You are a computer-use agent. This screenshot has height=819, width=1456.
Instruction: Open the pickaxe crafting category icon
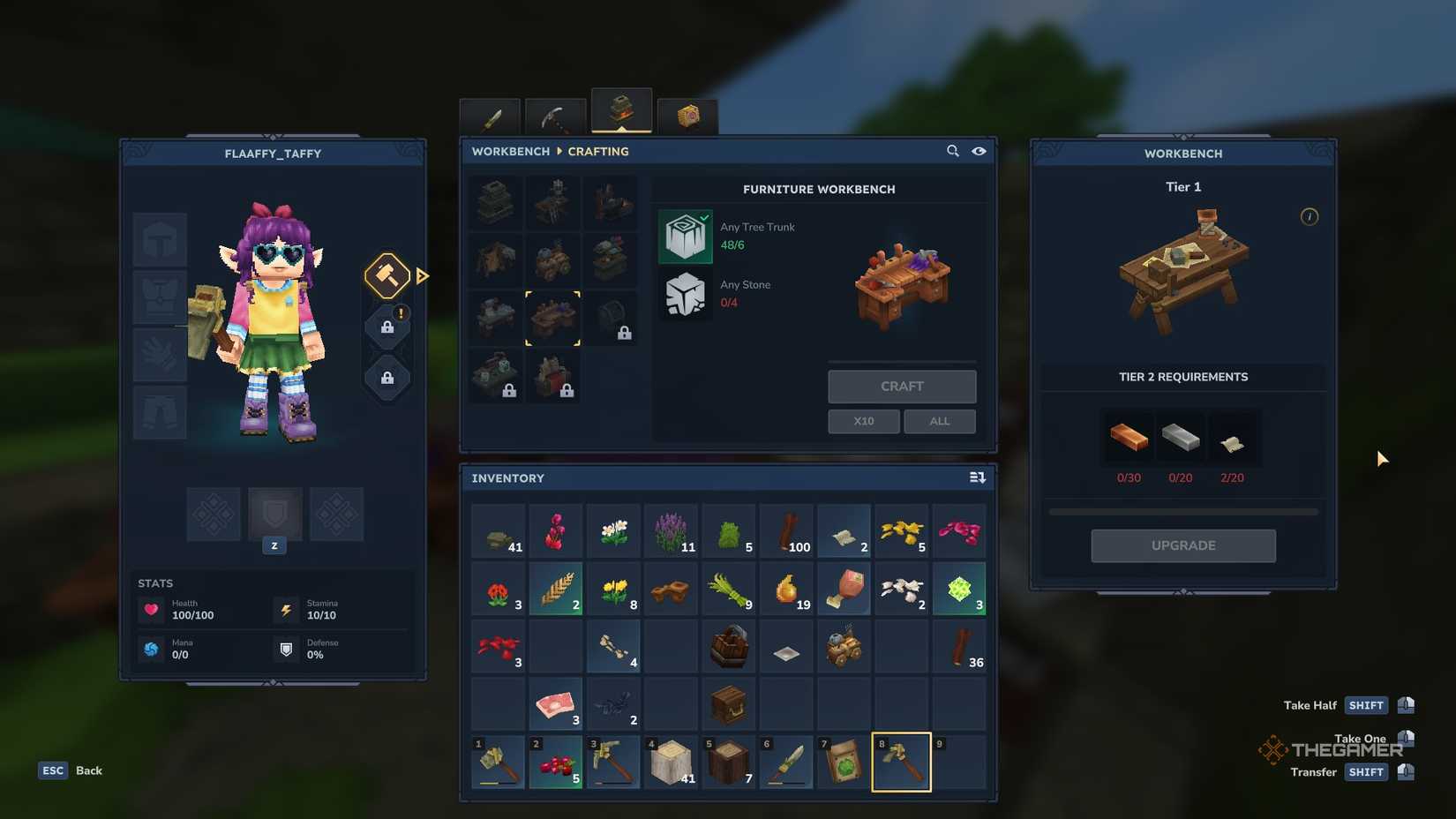point(554,116)
